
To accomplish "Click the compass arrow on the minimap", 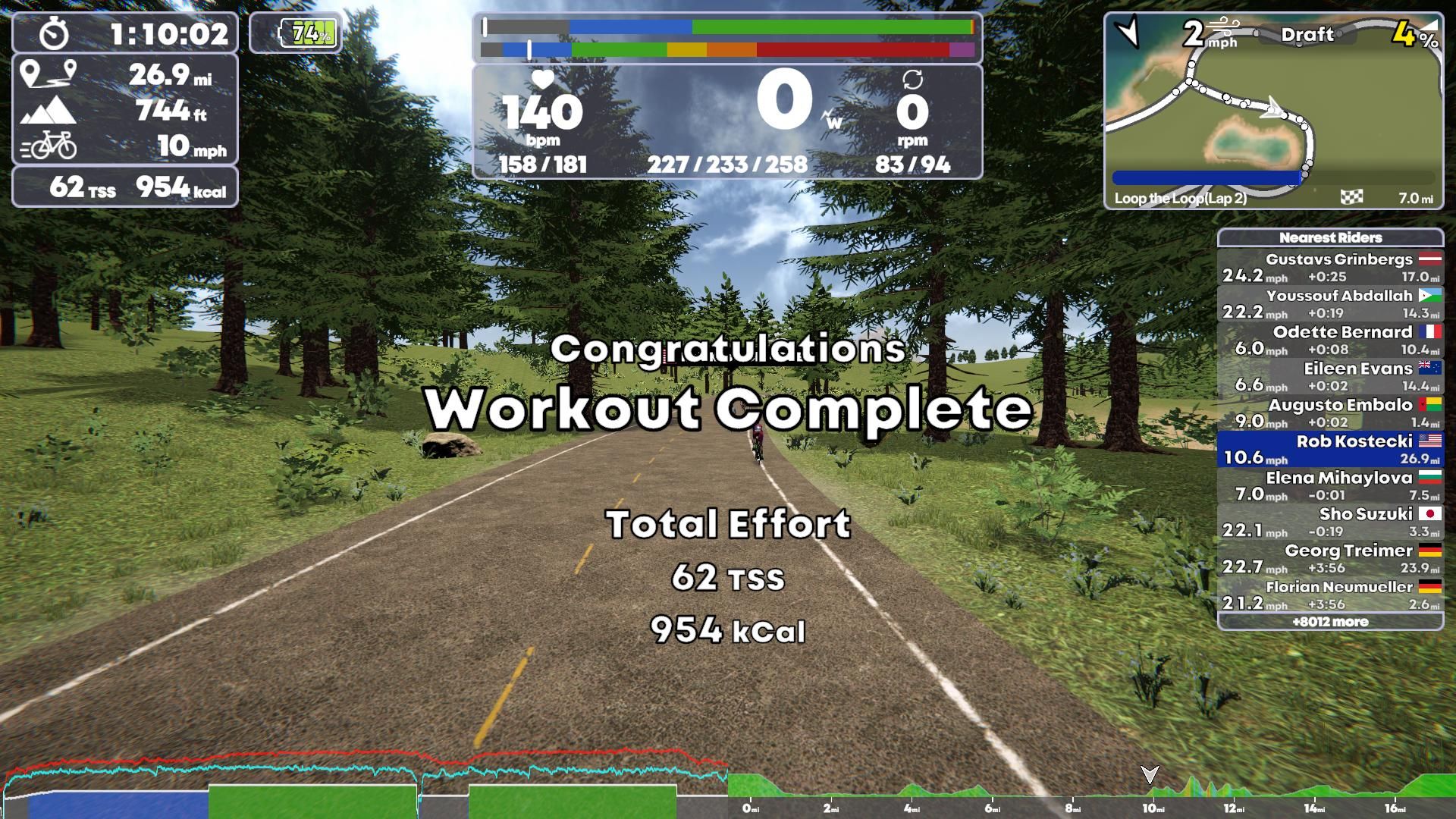I will [1129, 34].
